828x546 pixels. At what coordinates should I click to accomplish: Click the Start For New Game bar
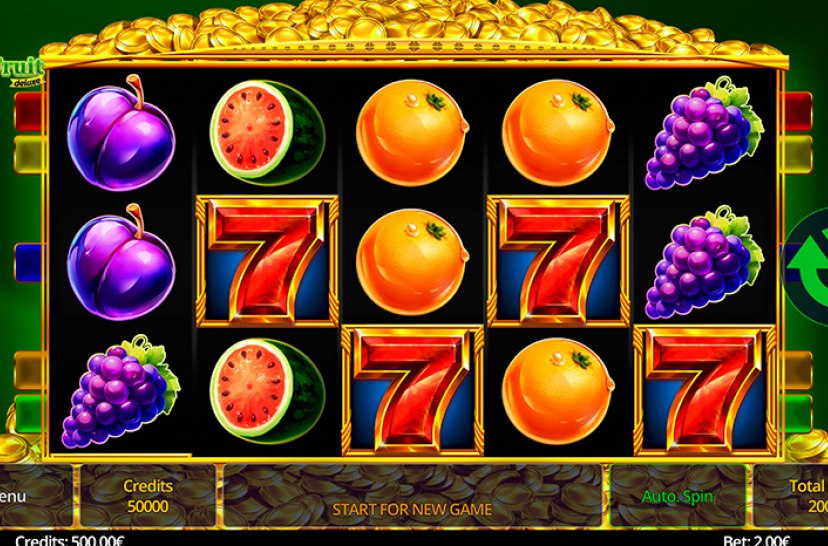coord(412,508)
